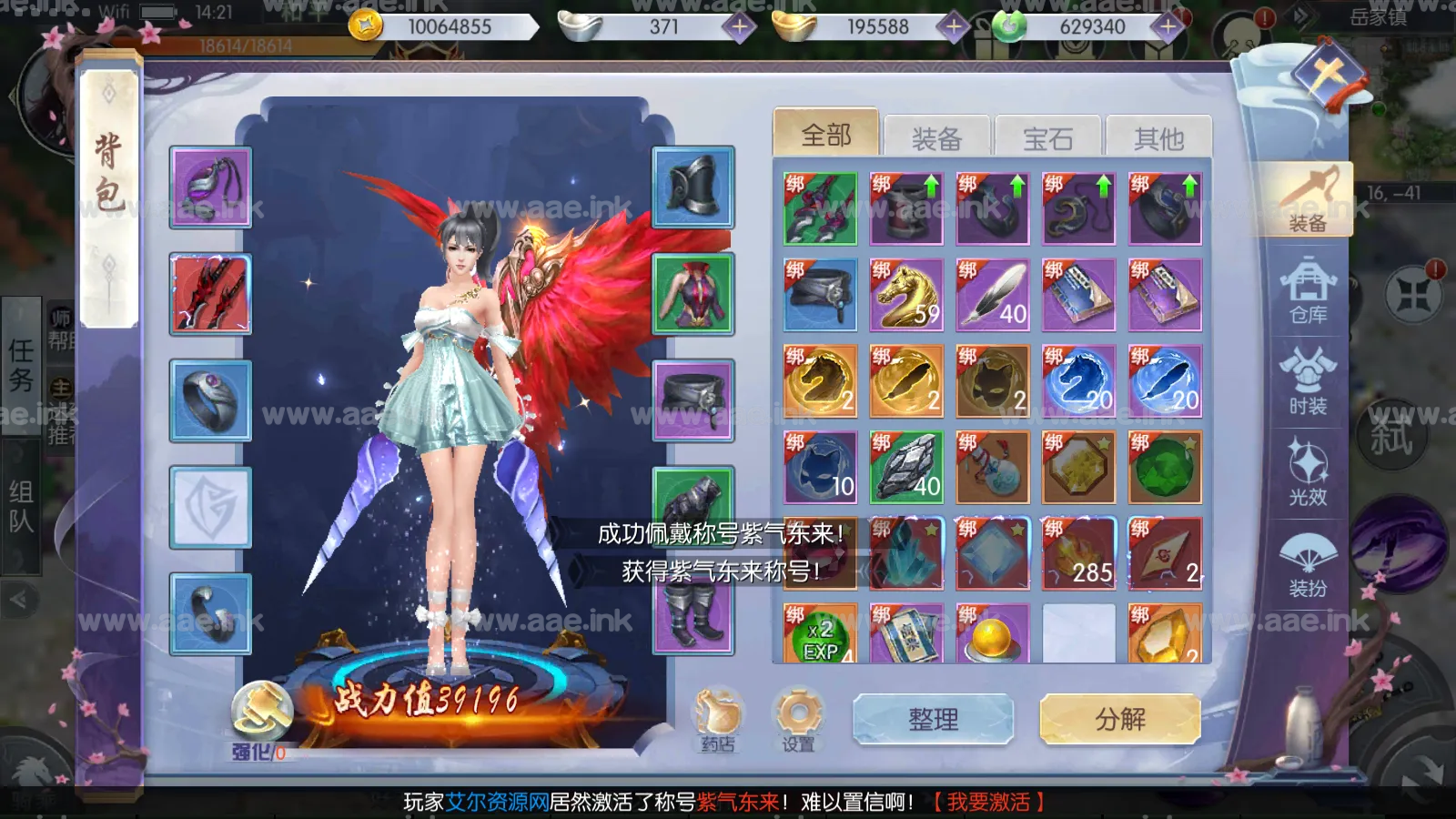Select the equipped helmet slot

coord(693,187)
